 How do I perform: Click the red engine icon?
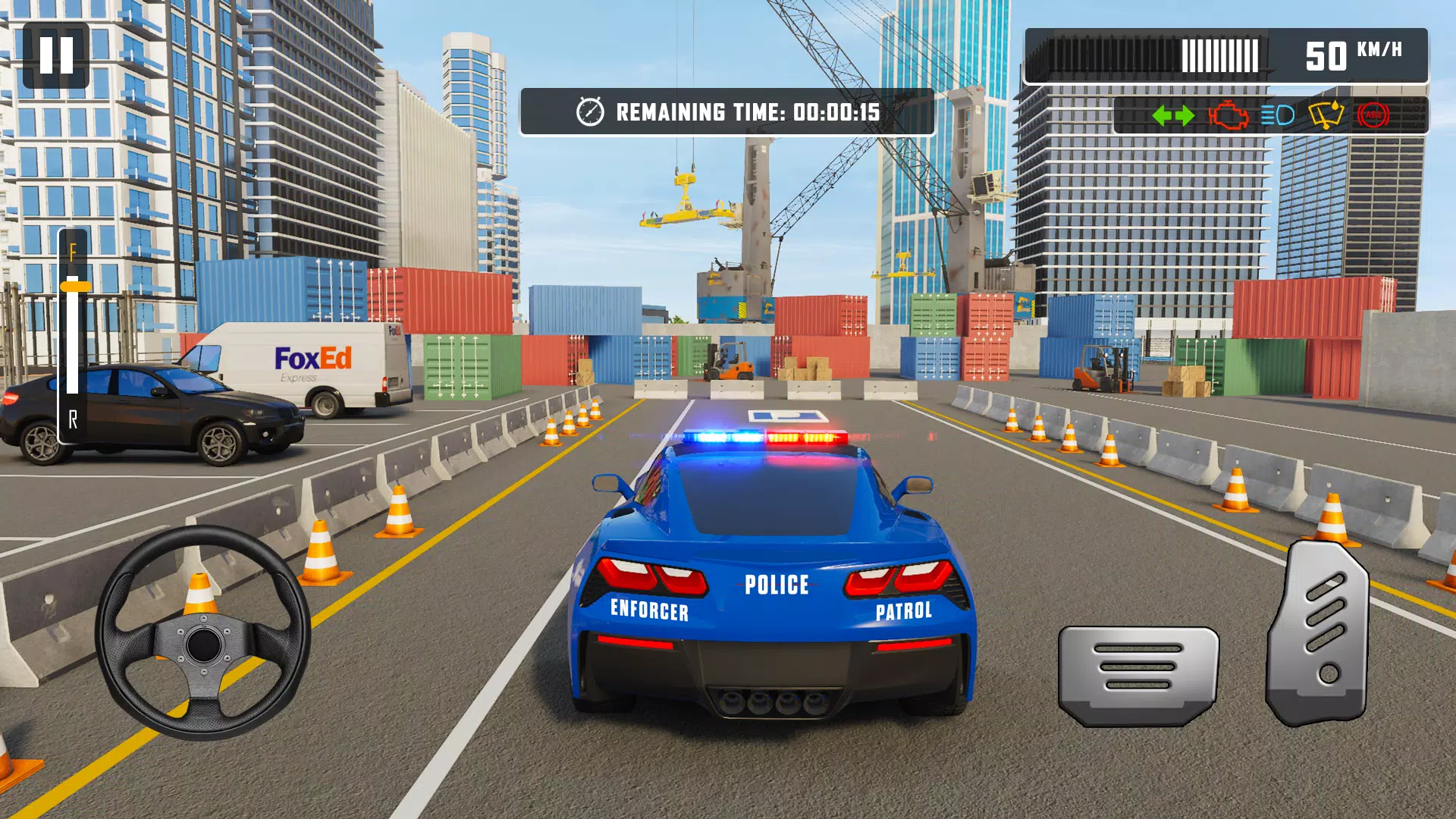1228,116
